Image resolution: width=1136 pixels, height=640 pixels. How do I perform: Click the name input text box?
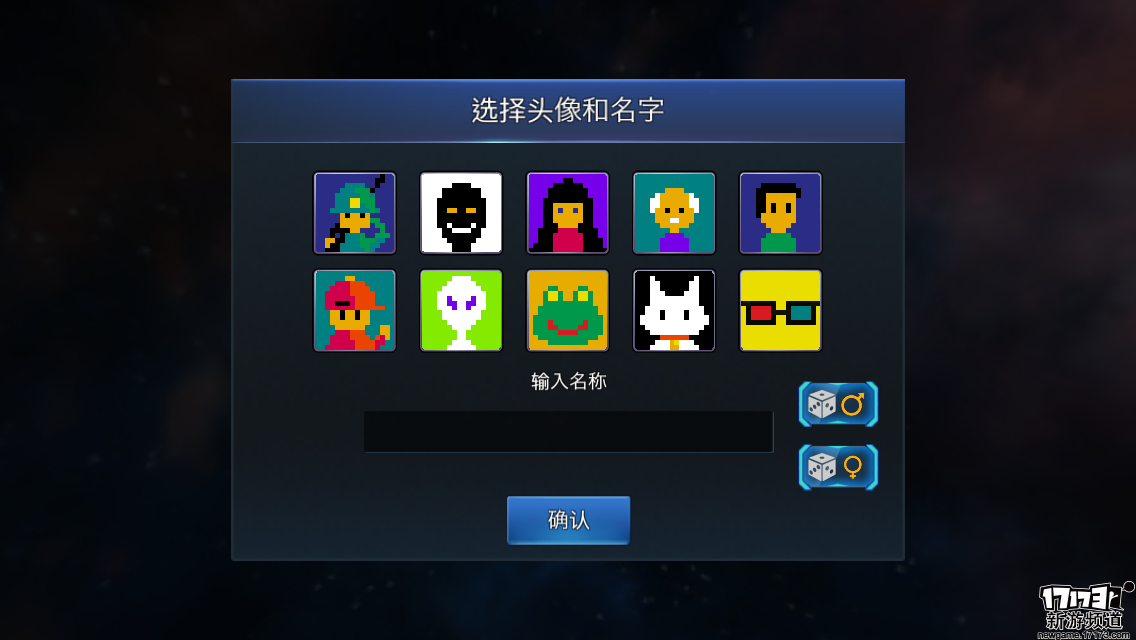click(568, 432)
